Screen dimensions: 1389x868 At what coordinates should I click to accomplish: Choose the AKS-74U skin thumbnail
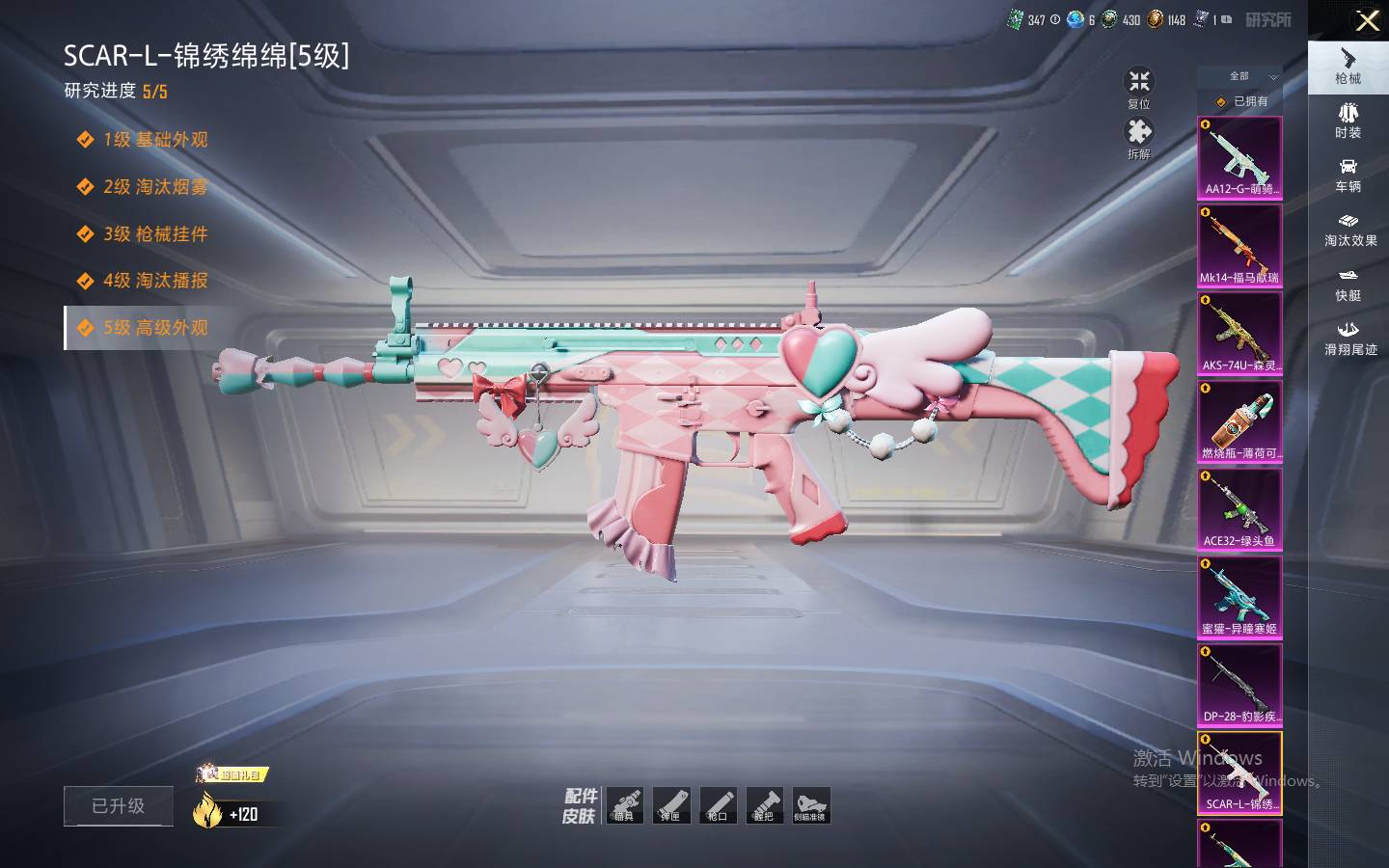[1239, 334]
